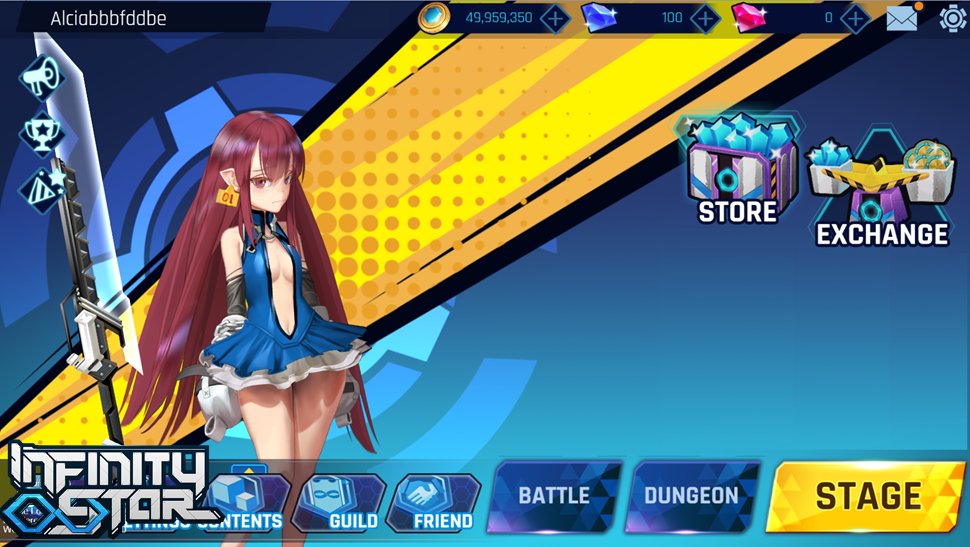
Task: Open the megaphone announcements icon
Action: point(41,79)
